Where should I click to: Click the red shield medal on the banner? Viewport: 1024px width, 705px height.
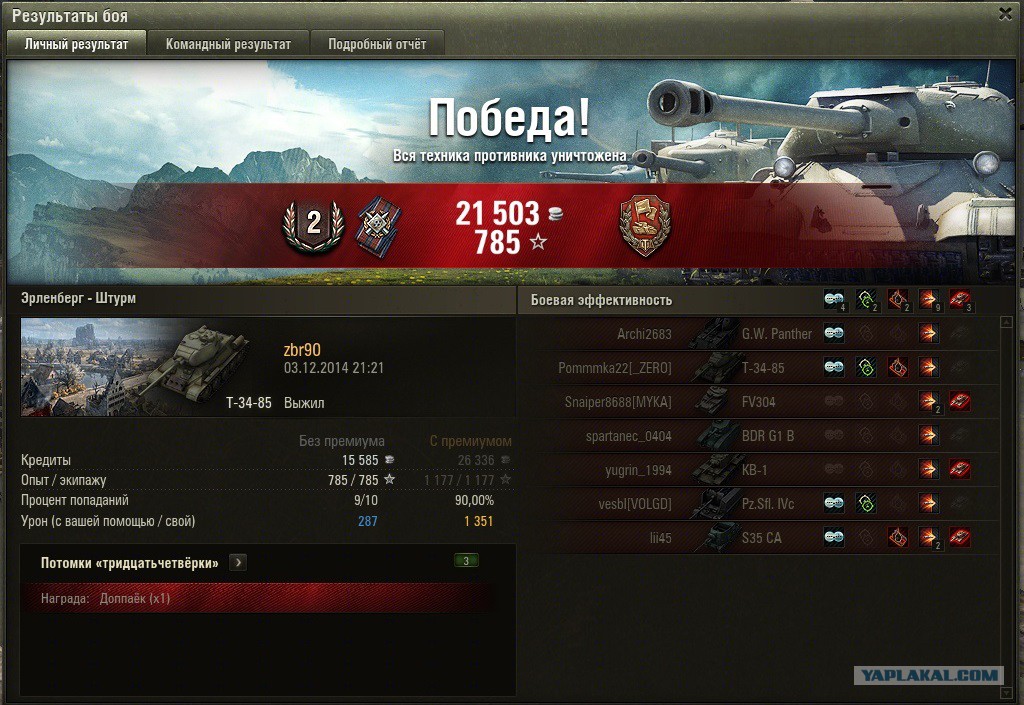[x=645, y=224]
